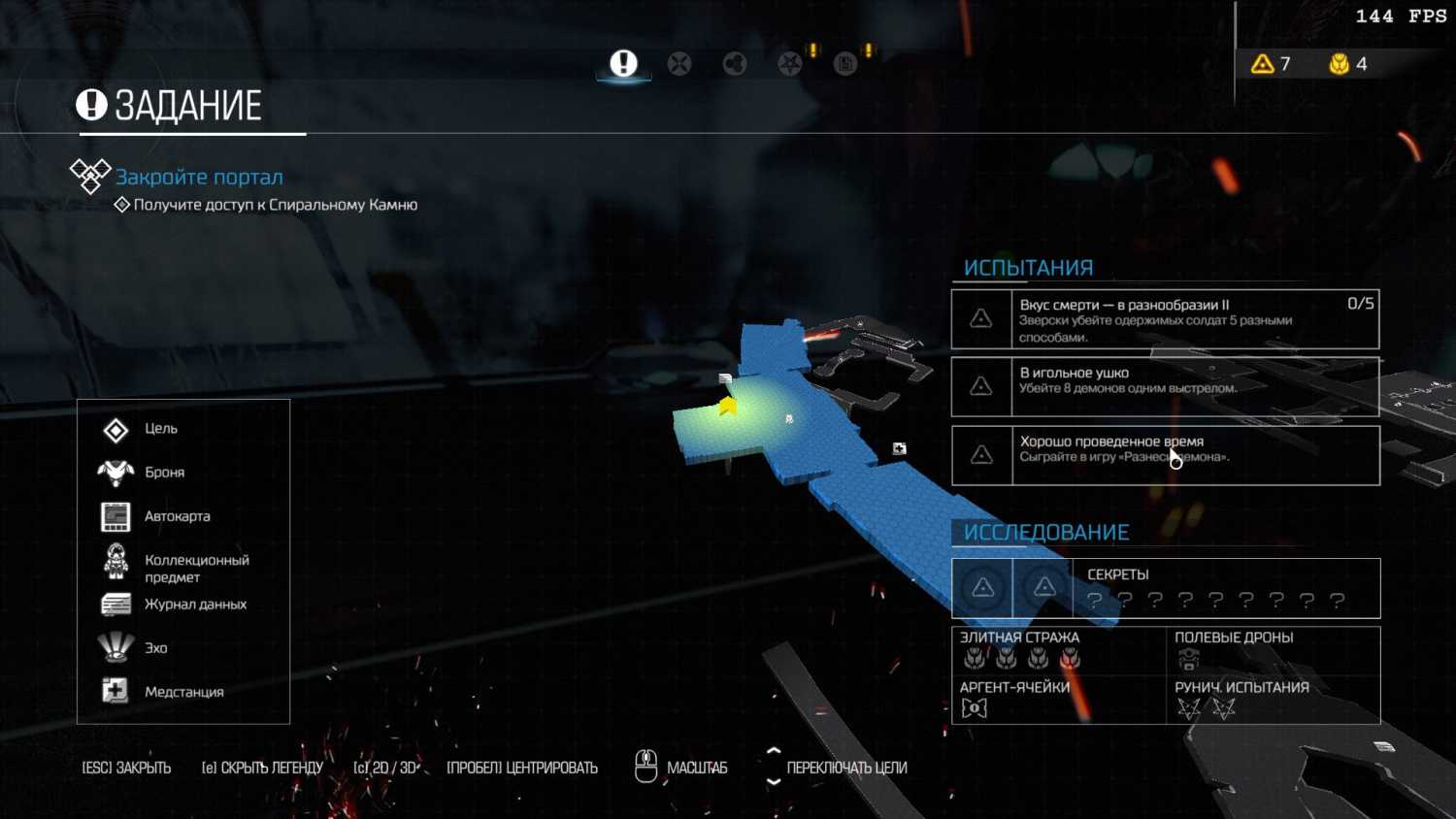Select the Mission tab exclamation icon
The height and width of the screenshot is (819, 1456).
point(623,64)
